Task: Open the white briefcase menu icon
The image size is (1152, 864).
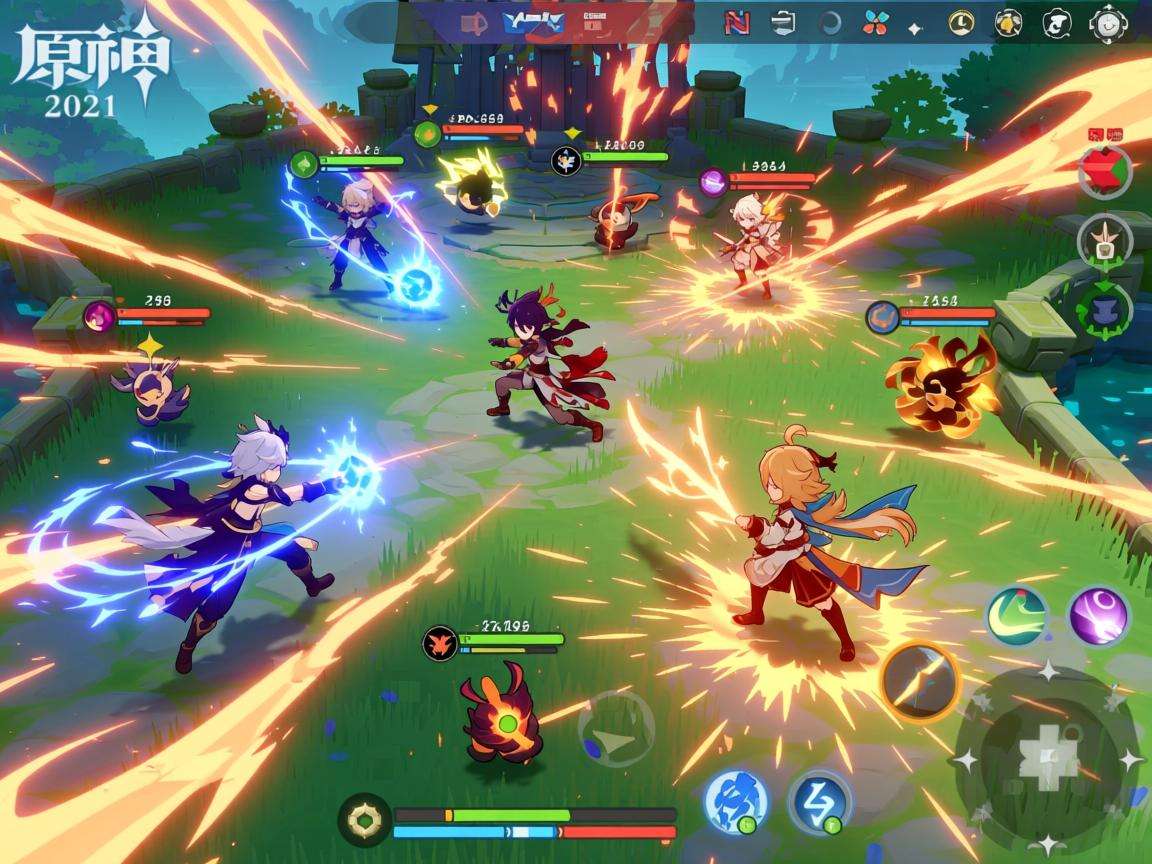Action: [x=785, y=23]
